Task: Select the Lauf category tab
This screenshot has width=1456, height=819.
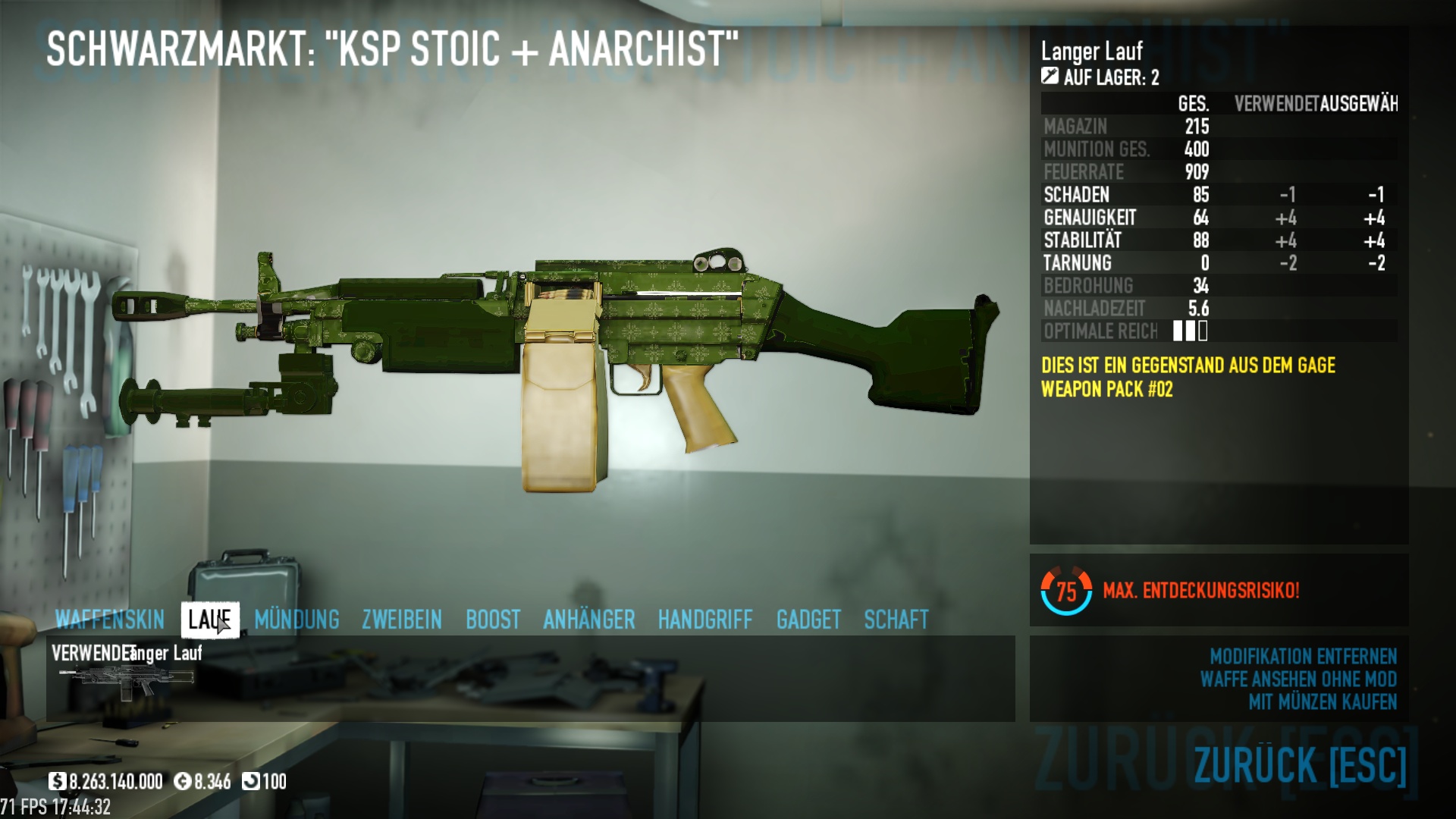Action: [x=210, y=620]
